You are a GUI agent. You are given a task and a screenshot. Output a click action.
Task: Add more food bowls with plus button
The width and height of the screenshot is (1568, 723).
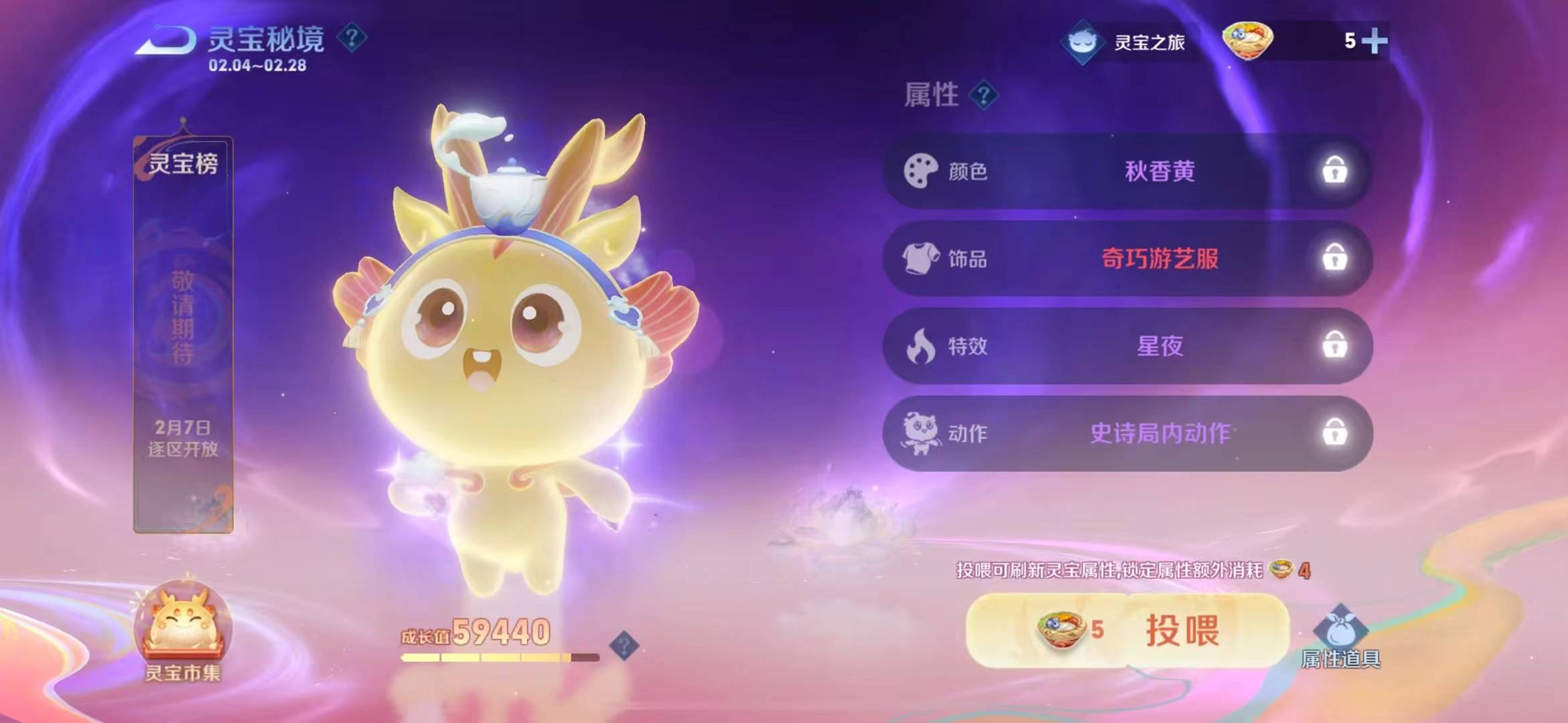click(1374, 42)
